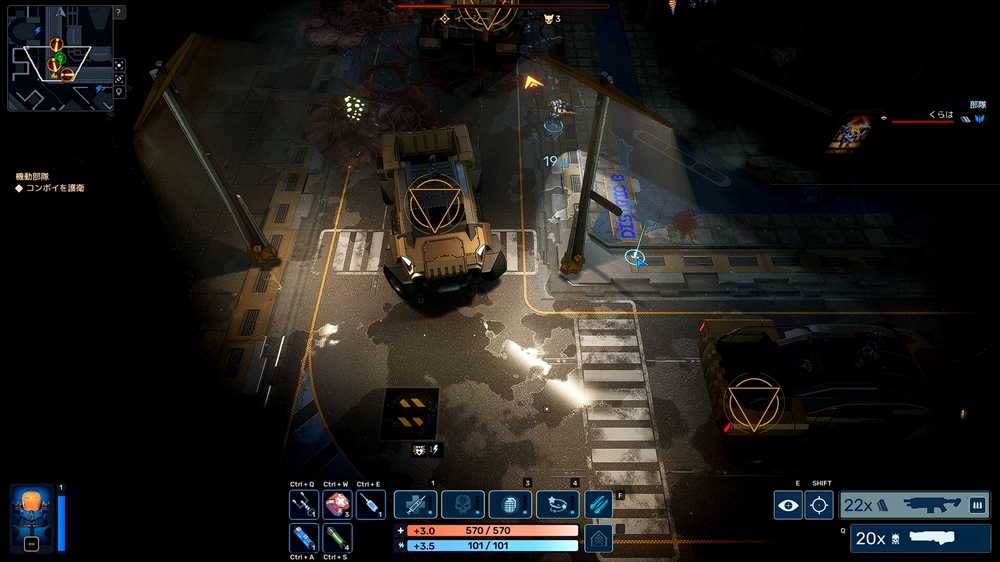
Task: Use the green vial item slot
Action: tap(337, 537)
